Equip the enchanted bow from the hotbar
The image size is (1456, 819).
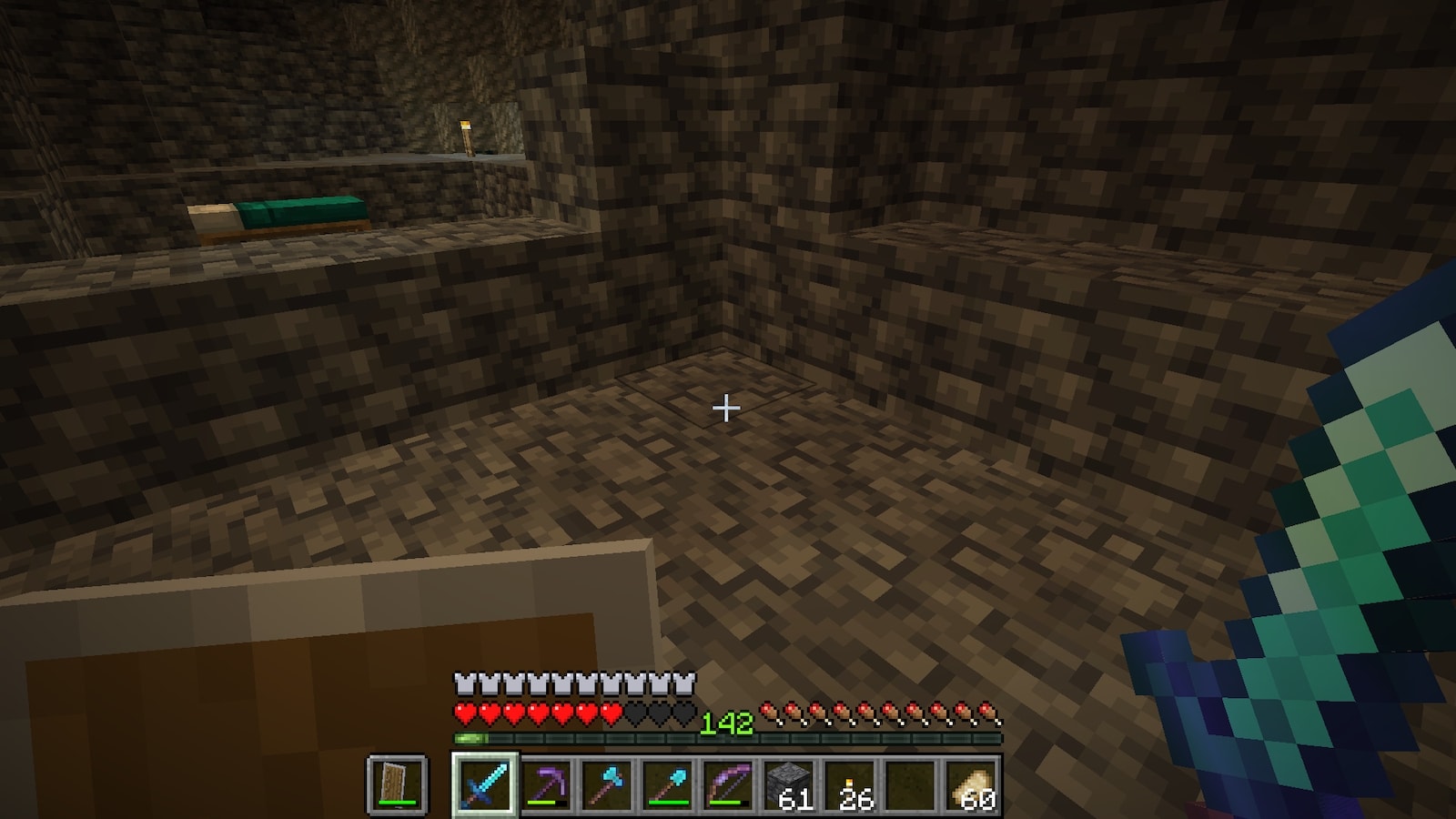729,784
